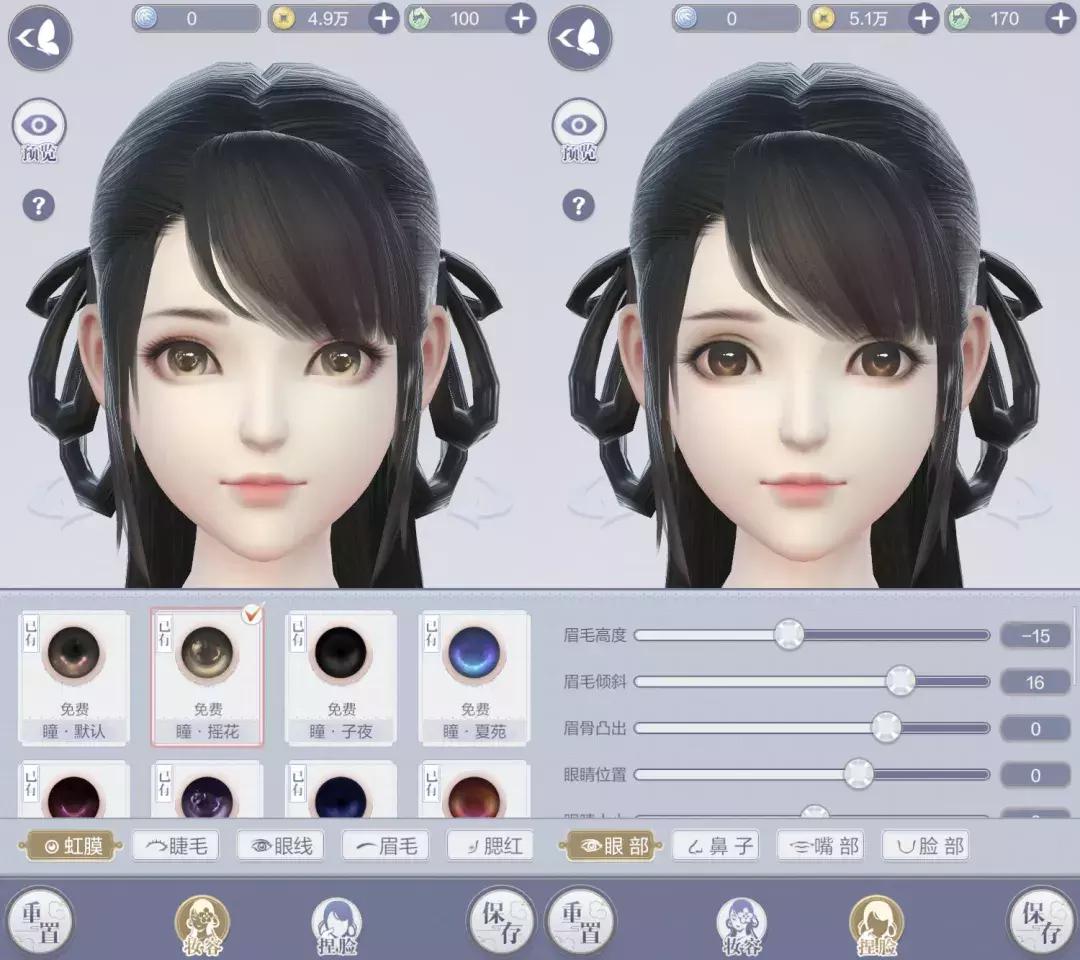Image resolution: width=1080 pixels, height=960 pixels.
Task: Open the 嘴部 mouth tab
Action: [821, 846]
